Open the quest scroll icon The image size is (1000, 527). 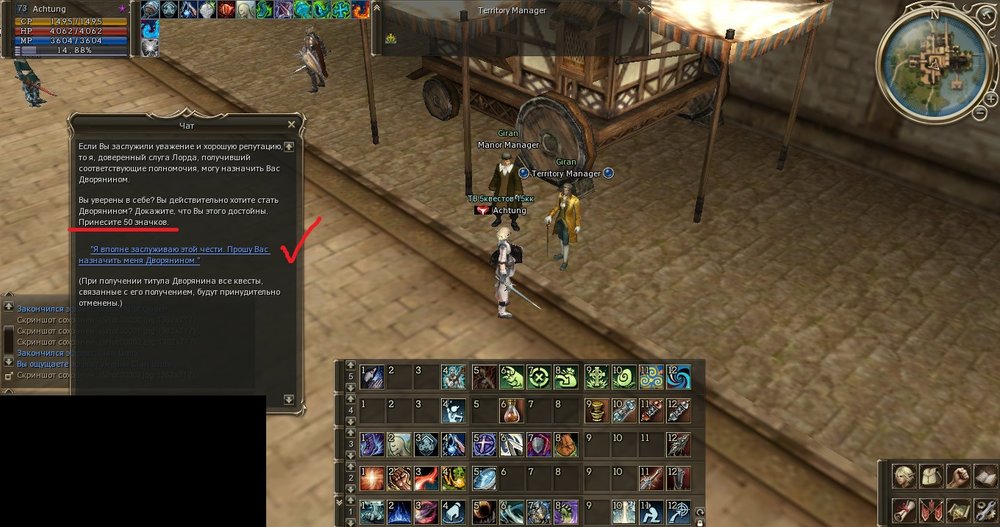[905, 508]
